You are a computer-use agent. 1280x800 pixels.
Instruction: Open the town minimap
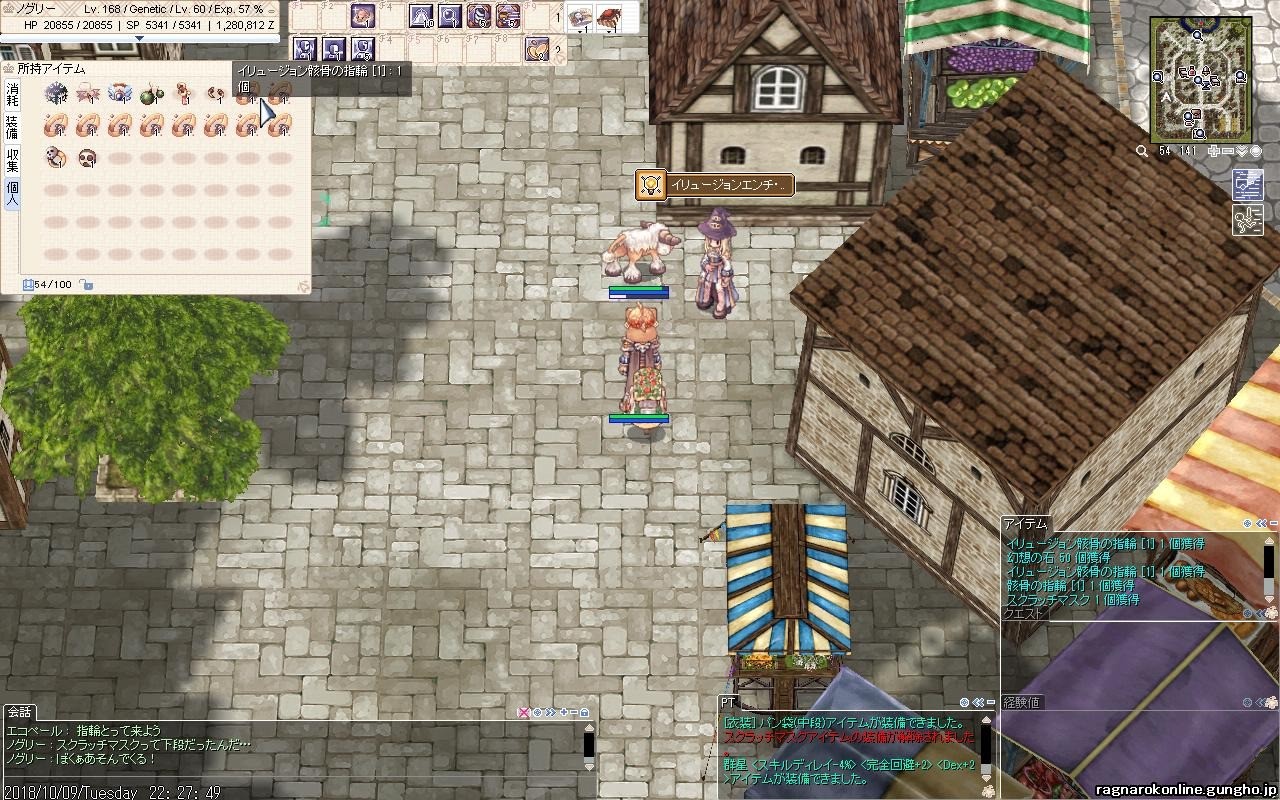pos(1202,80)
